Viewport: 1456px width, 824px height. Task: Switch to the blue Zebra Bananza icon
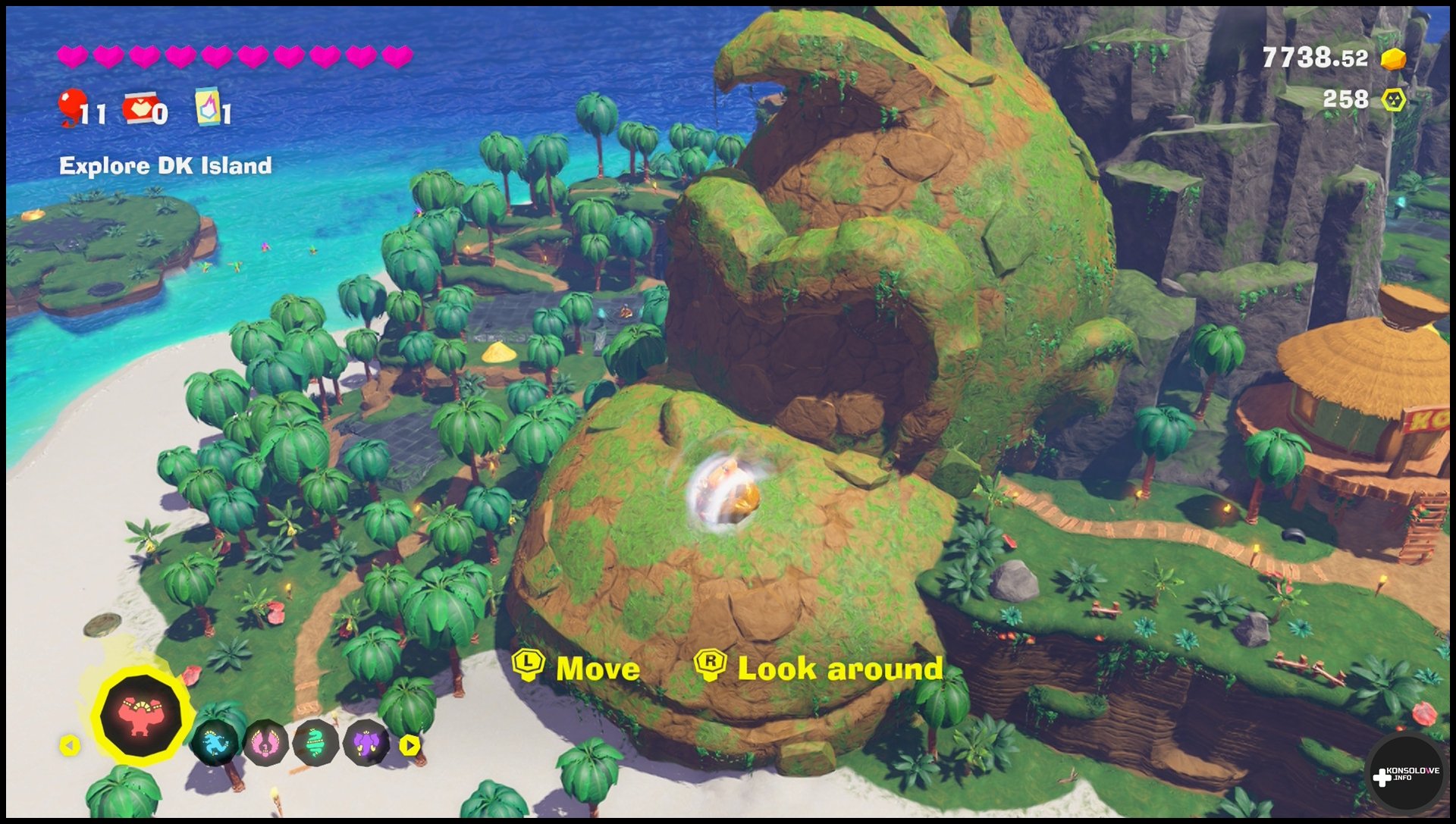click(x=215, y=743)
